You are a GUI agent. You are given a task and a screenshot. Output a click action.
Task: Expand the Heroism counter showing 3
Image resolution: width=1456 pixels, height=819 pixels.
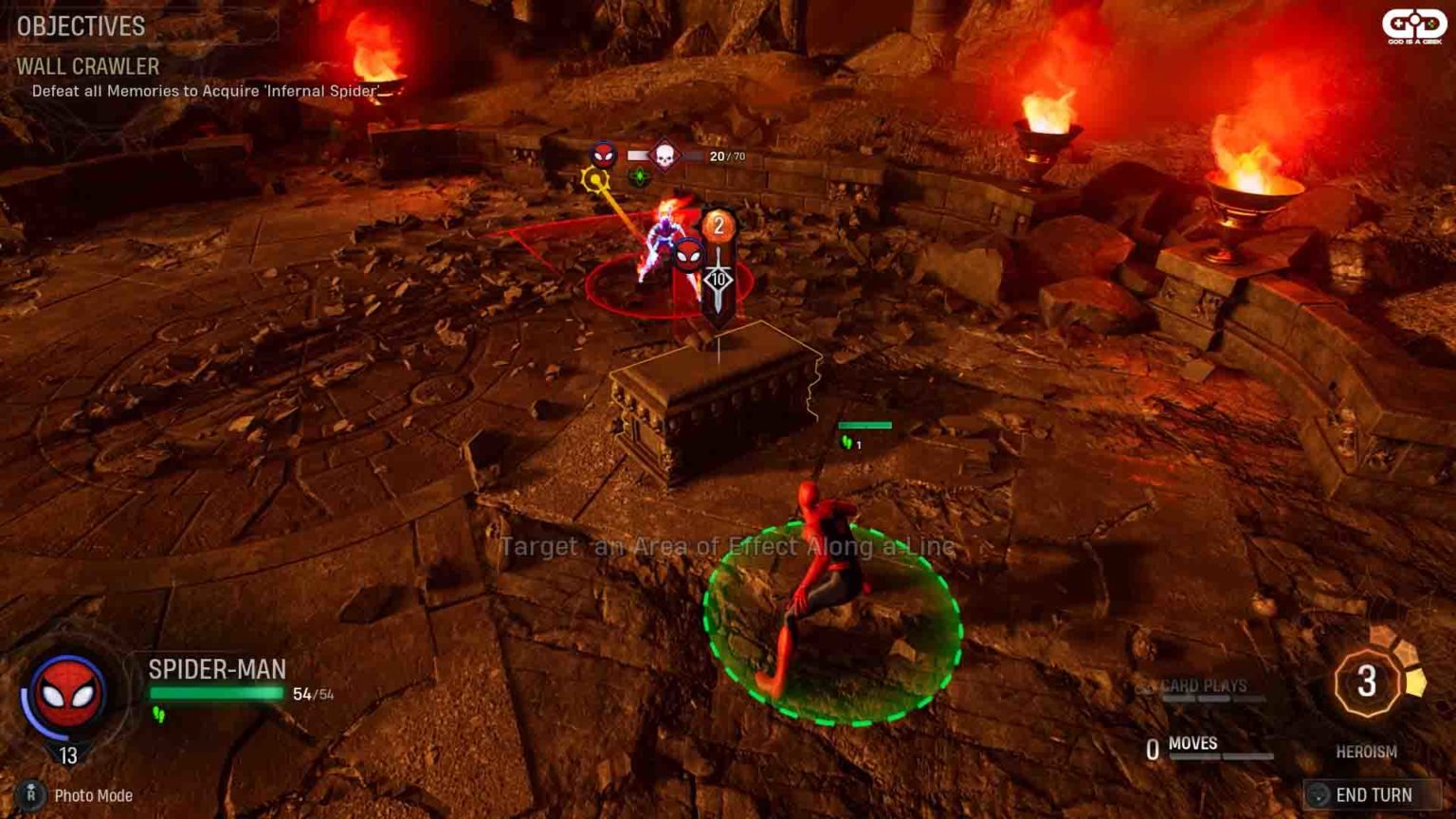tap(1369, 680)
